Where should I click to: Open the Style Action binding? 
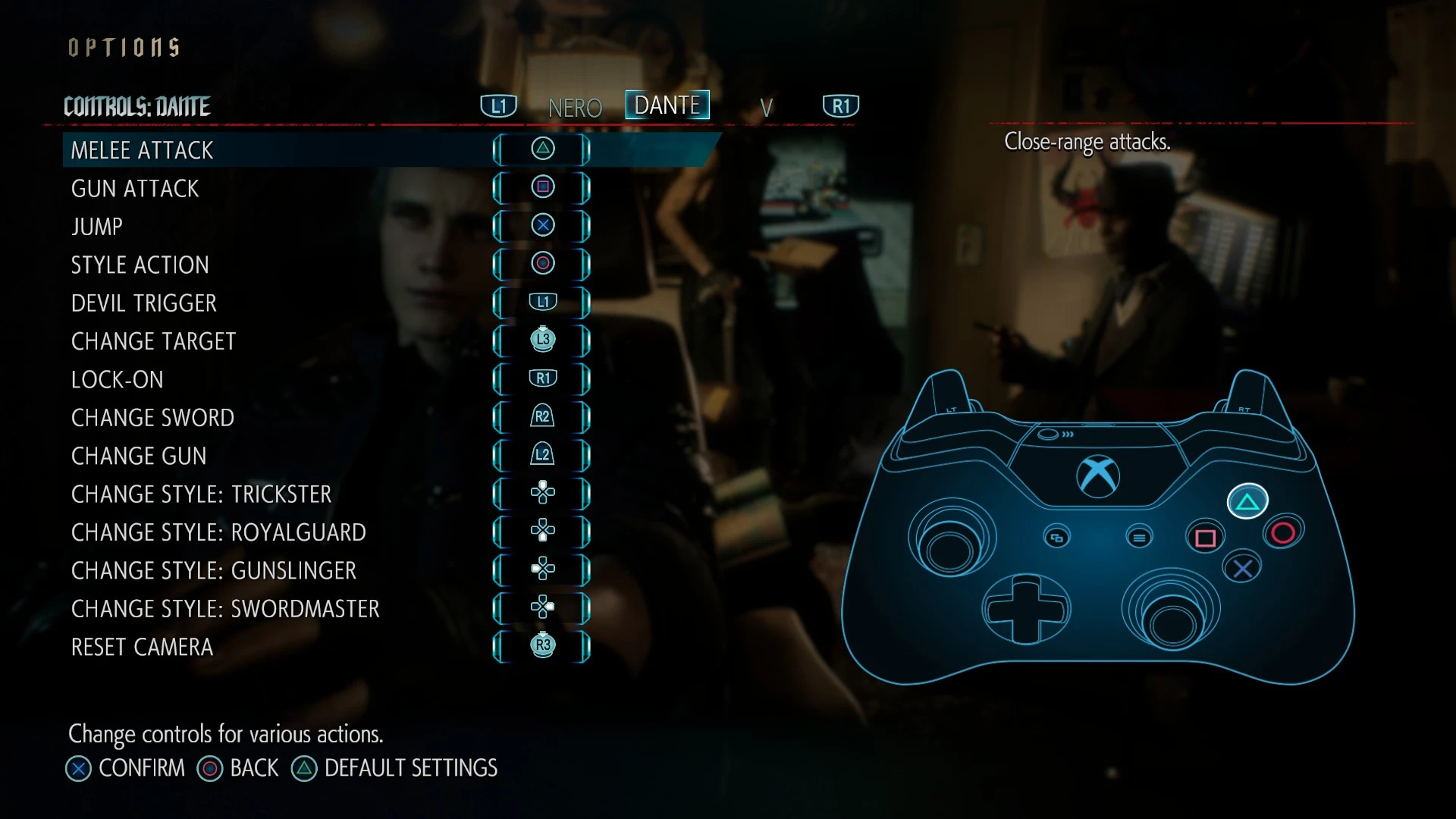pos(140,265)
